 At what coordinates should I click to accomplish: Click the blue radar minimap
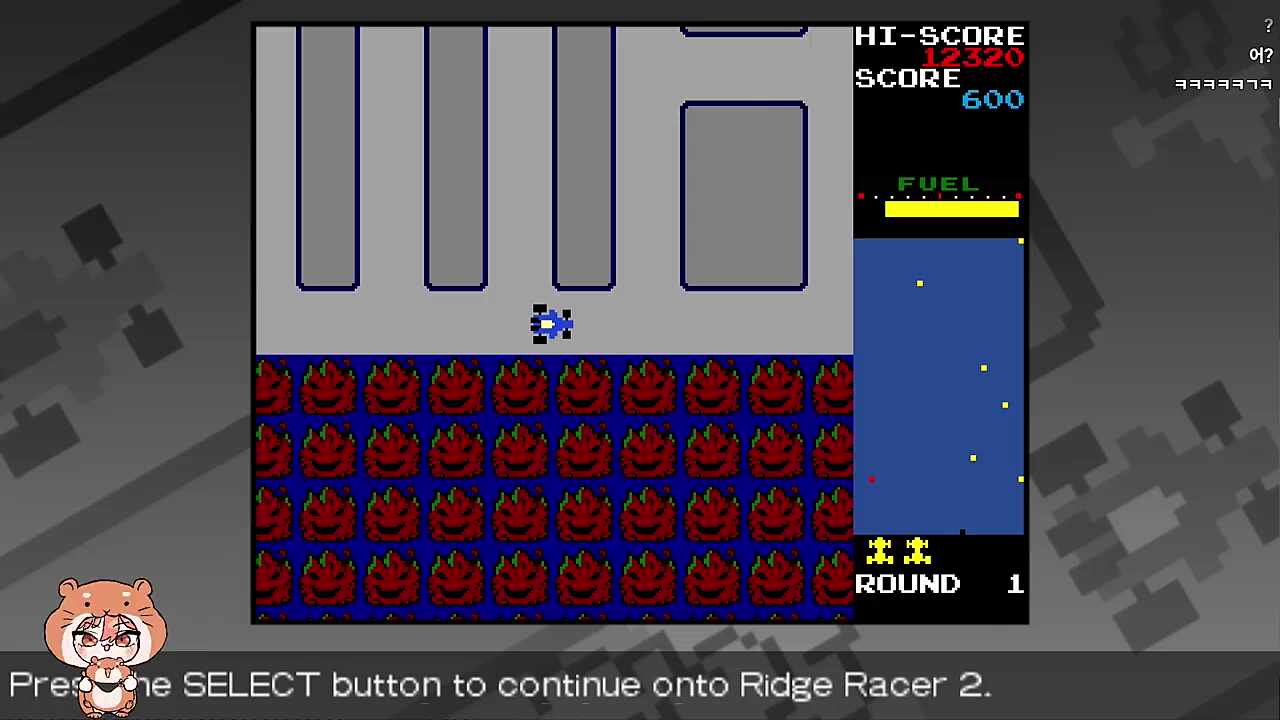(938, 386)
